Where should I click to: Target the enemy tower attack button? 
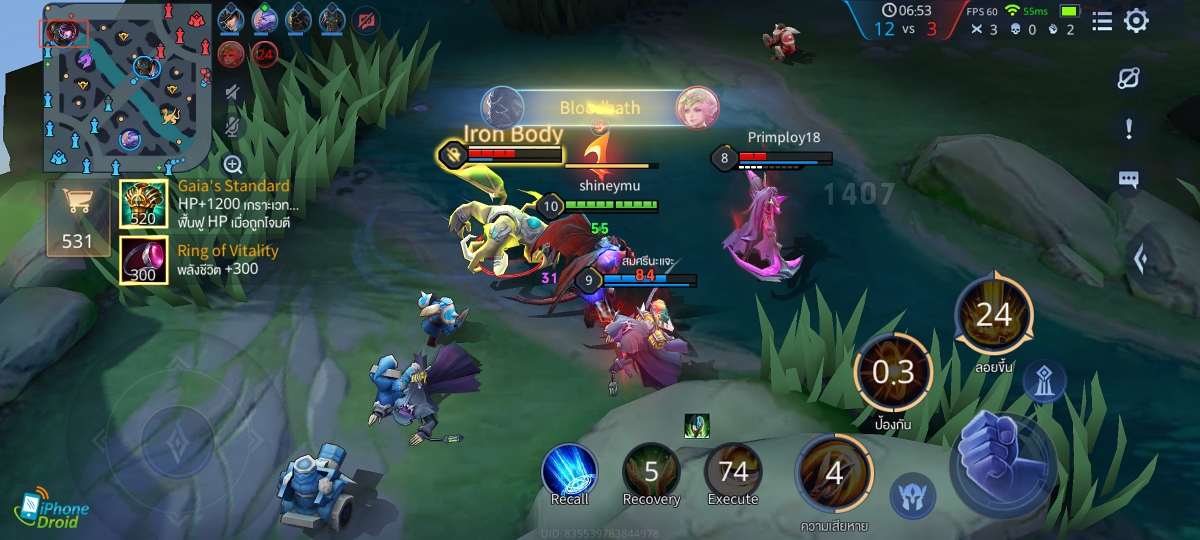1044,381
